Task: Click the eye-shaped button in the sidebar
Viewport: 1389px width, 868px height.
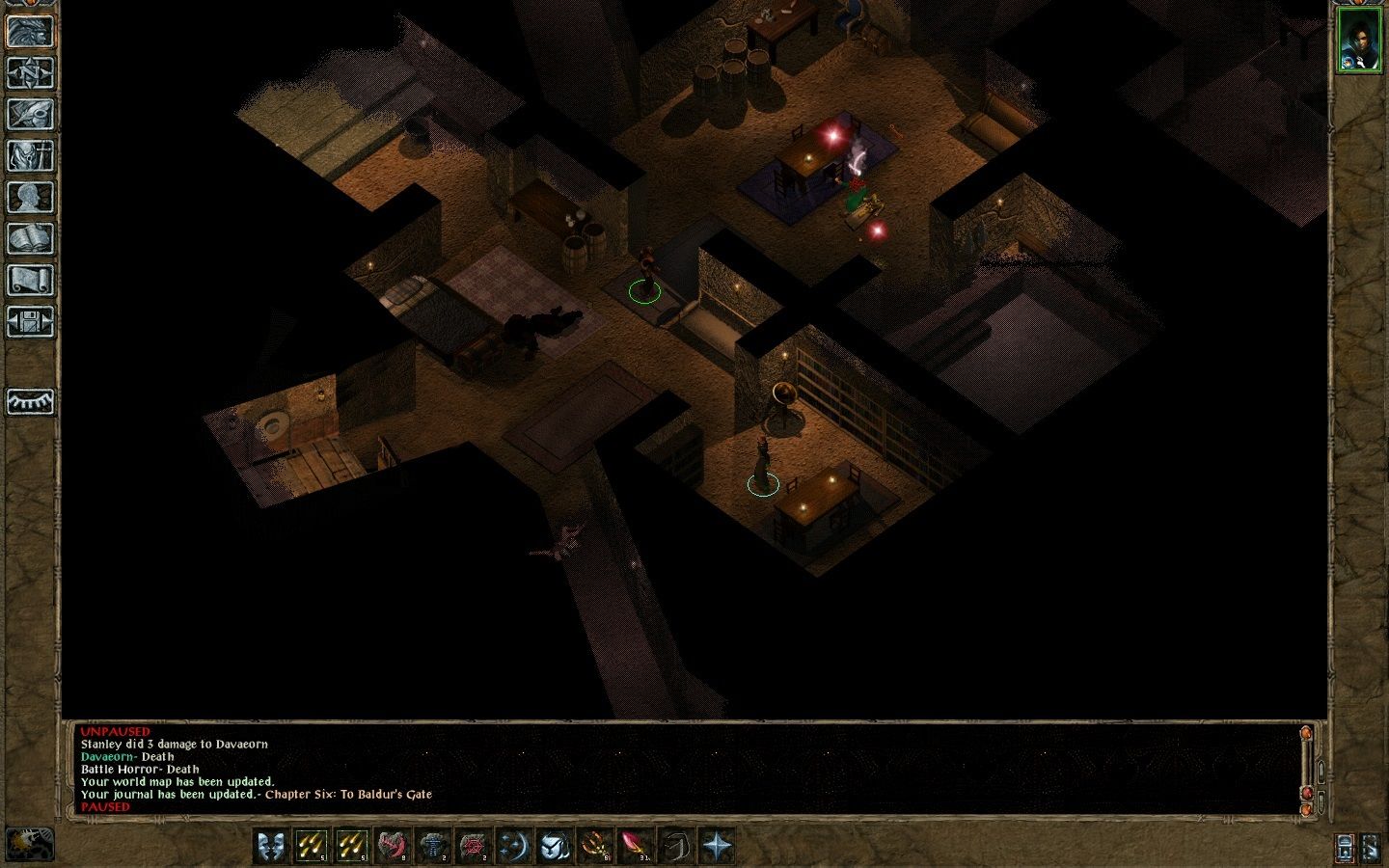Action: click(31, 401)
